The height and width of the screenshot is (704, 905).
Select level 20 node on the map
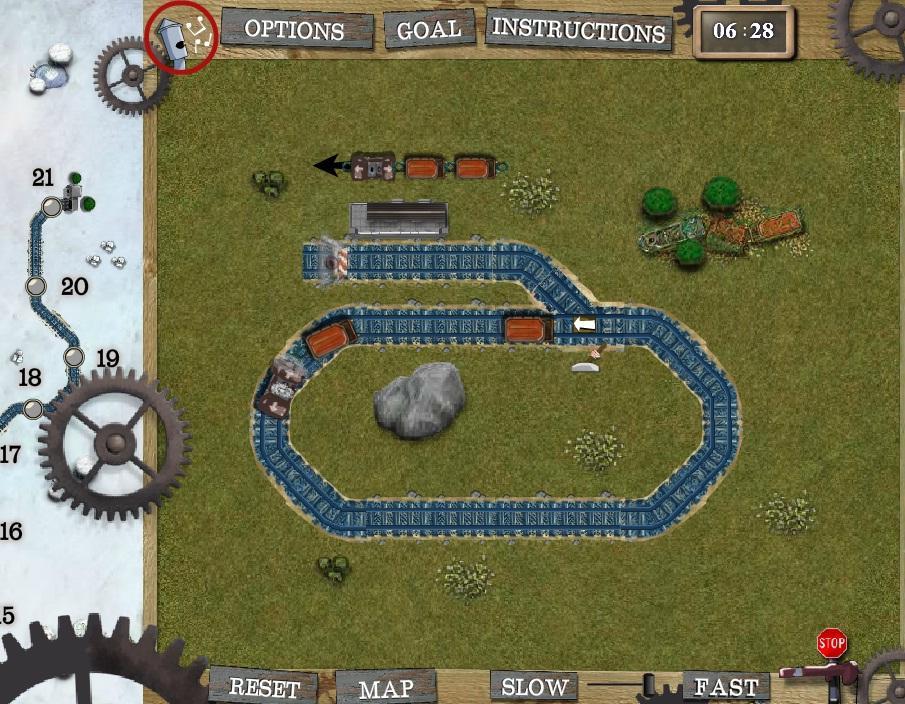click(37, 287)
